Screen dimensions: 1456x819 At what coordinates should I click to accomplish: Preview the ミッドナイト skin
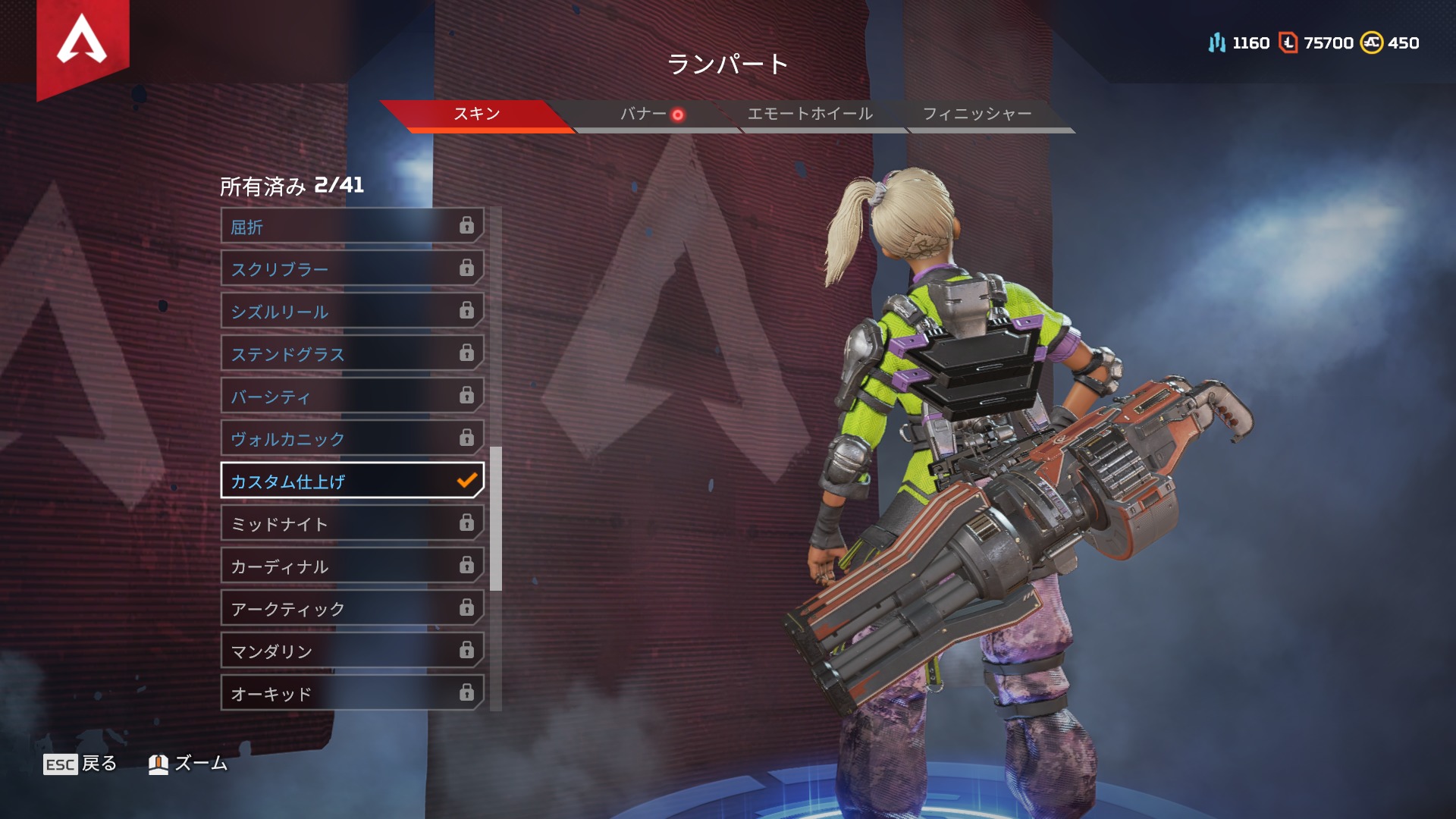coord(352,523)
